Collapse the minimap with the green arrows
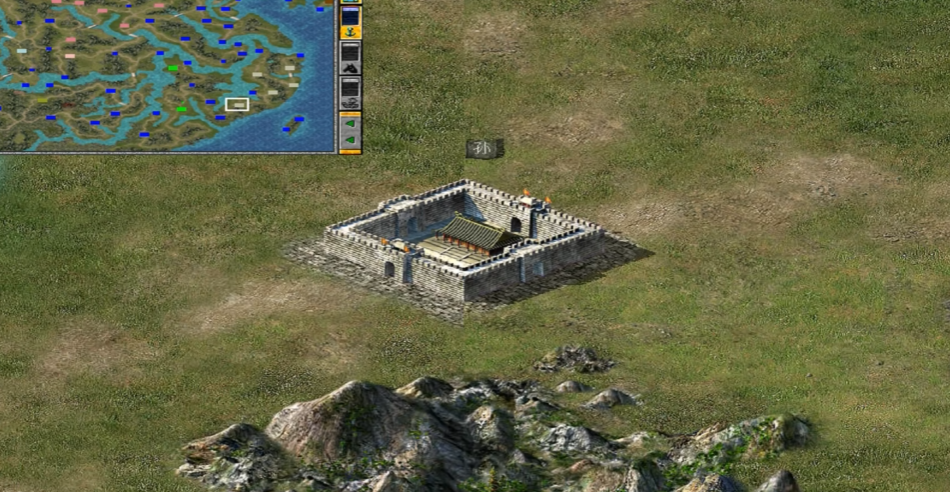Screen dimensions: 950x492 [350, 131]
